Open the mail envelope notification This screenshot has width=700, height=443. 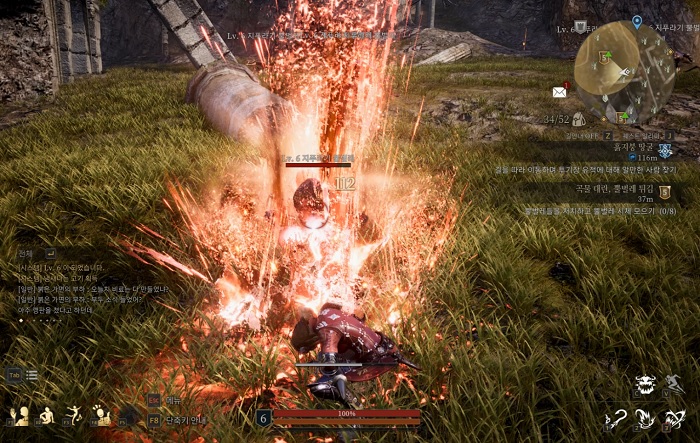click(x=560, y=91)
